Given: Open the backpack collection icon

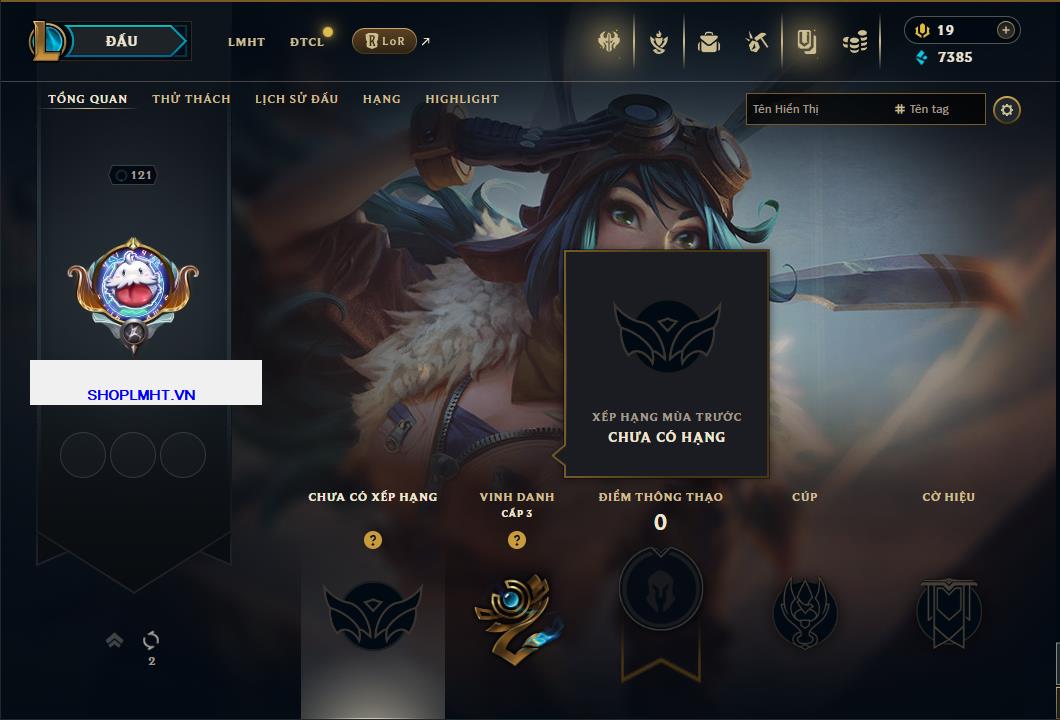Looking at the screenshot, I should coord(709,42).
